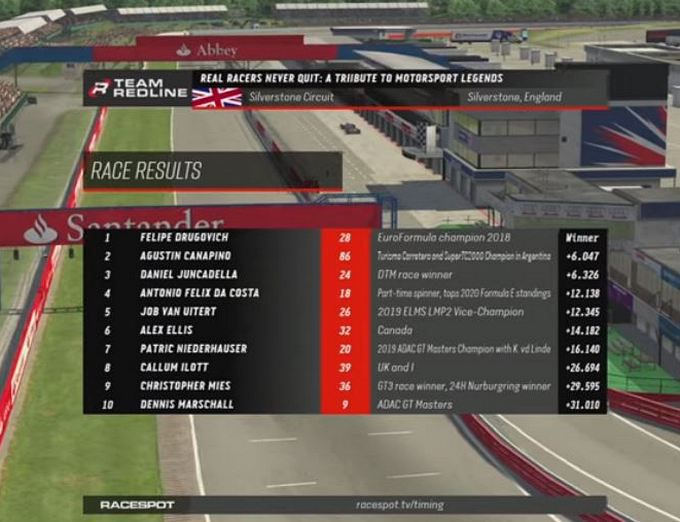The width and height of the screenshot is (680, 522).
Task: Click the Team Redline logo
Action: [x=138, y=88]
